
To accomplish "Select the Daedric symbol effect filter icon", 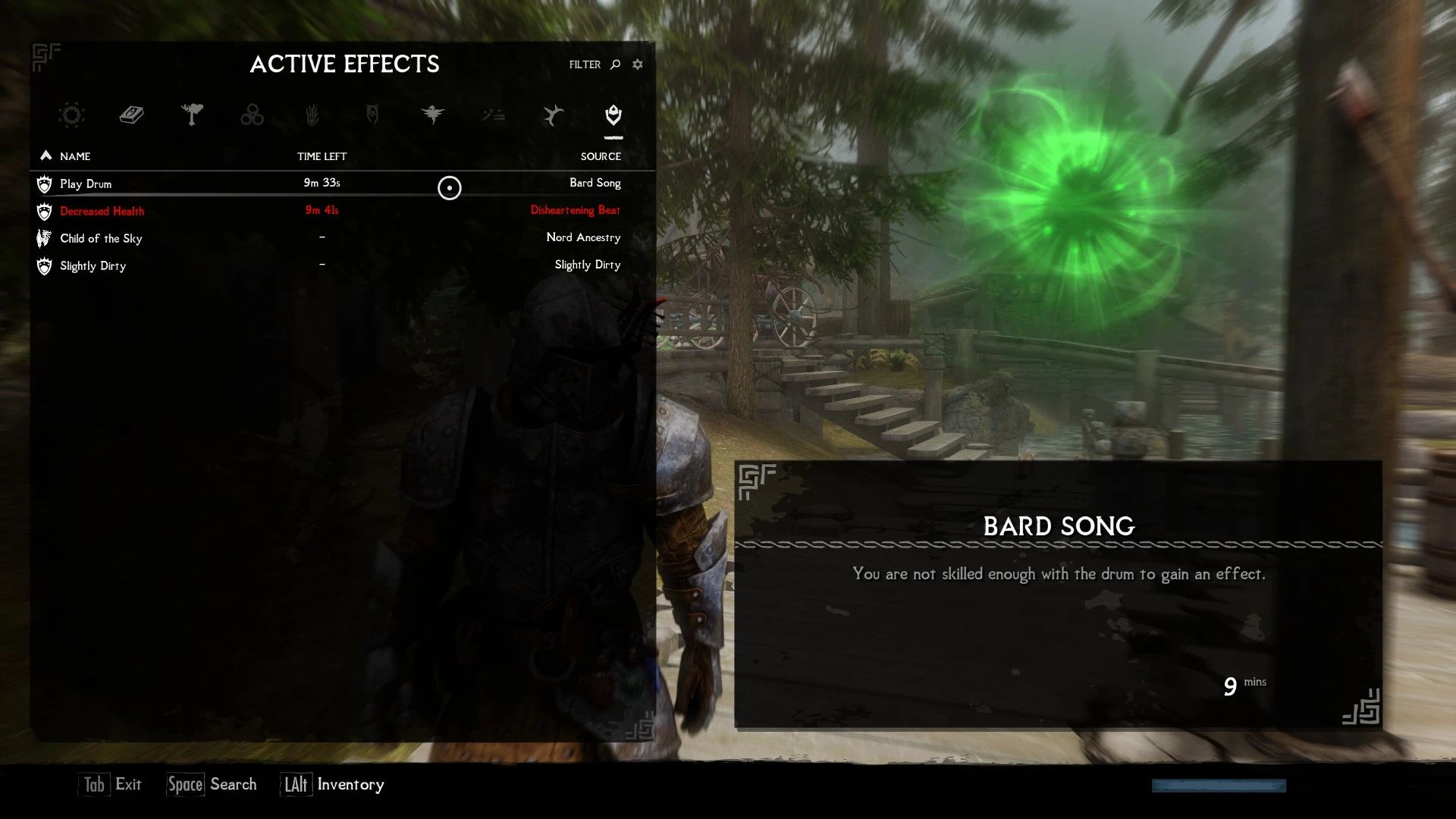I will coord(374,115).
